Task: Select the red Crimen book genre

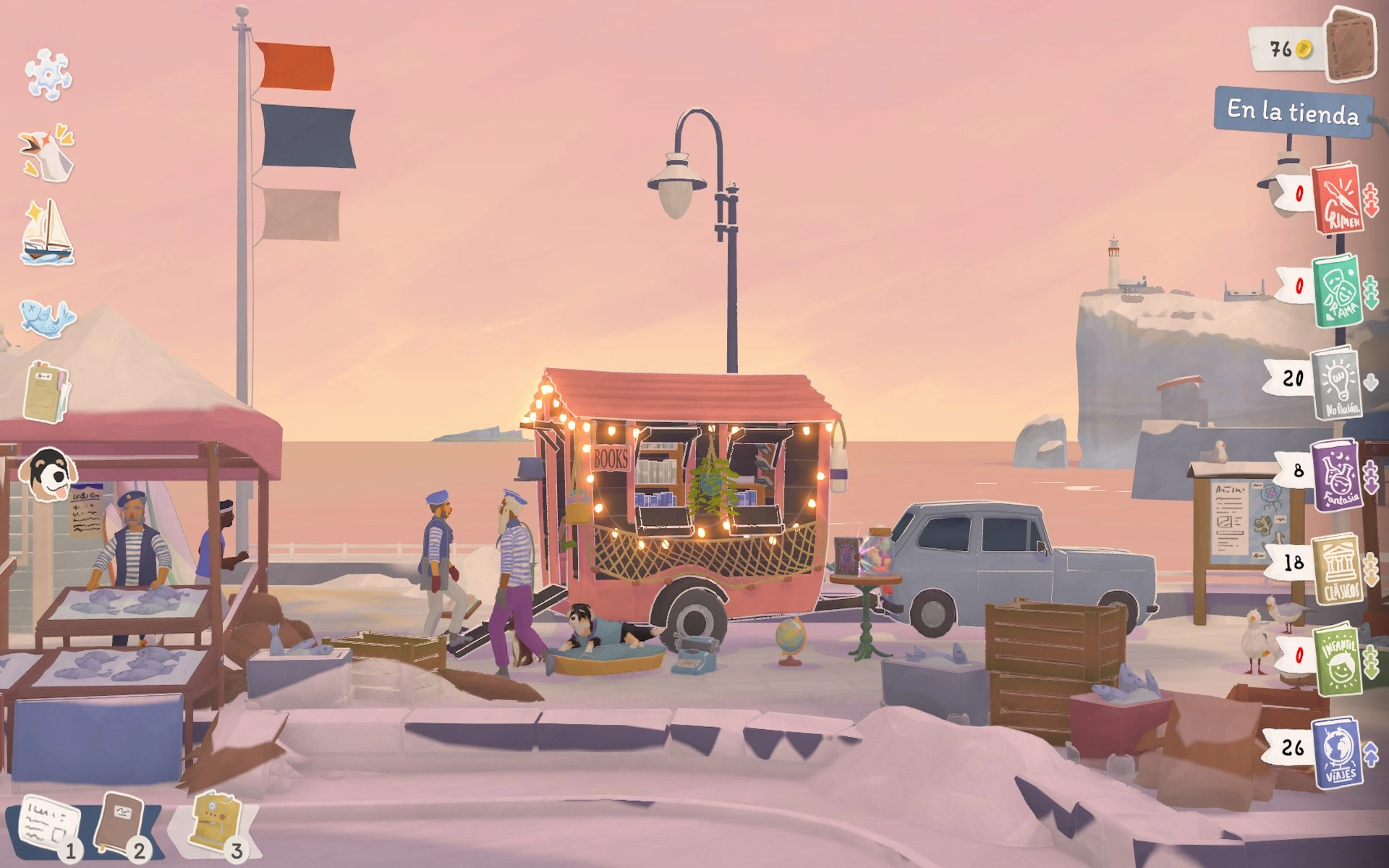Action: point(1338,198)
